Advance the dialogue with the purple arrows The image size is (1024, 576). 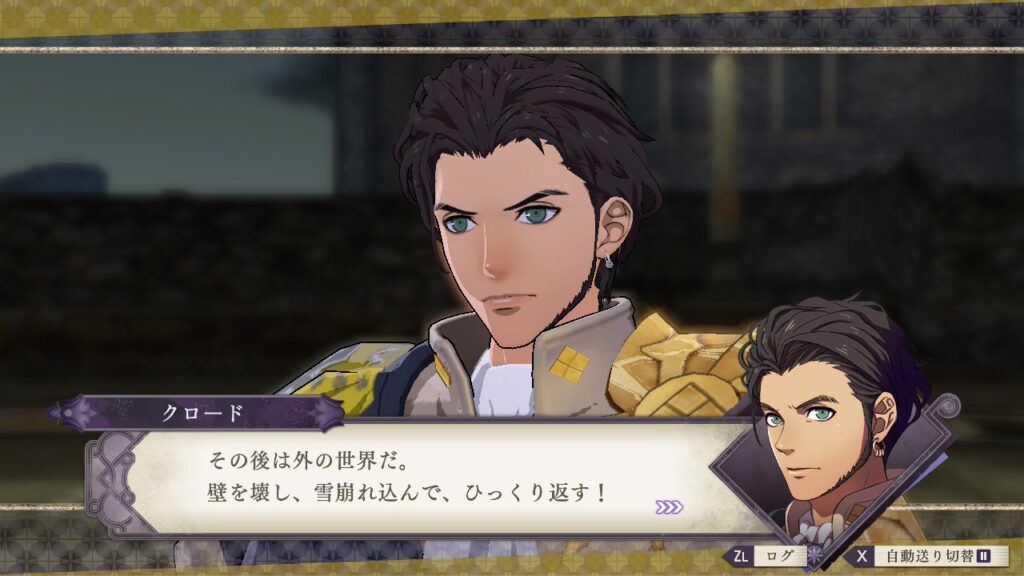coord(669,507)
